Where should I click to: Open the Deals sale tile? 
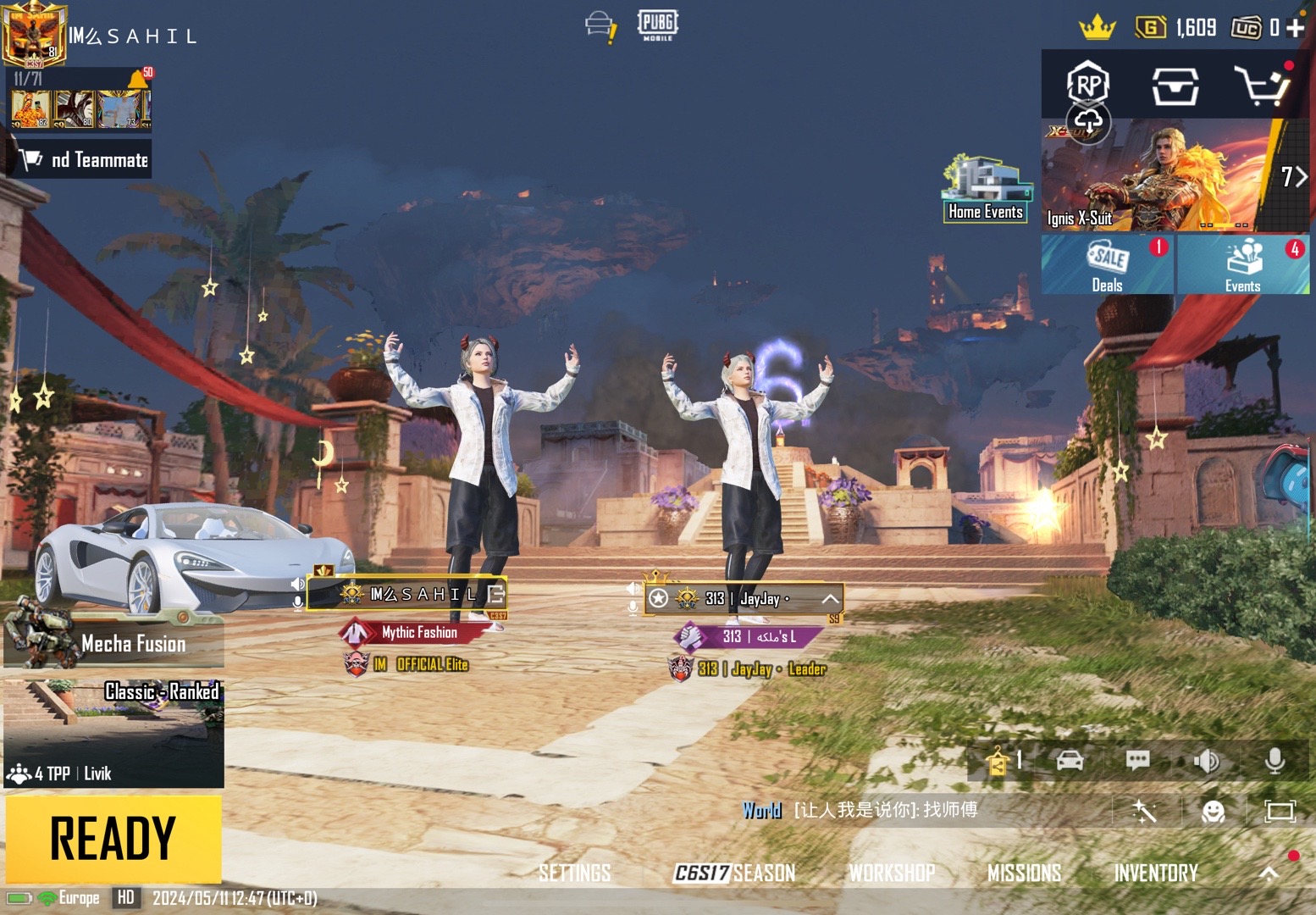click(1107, 264)
